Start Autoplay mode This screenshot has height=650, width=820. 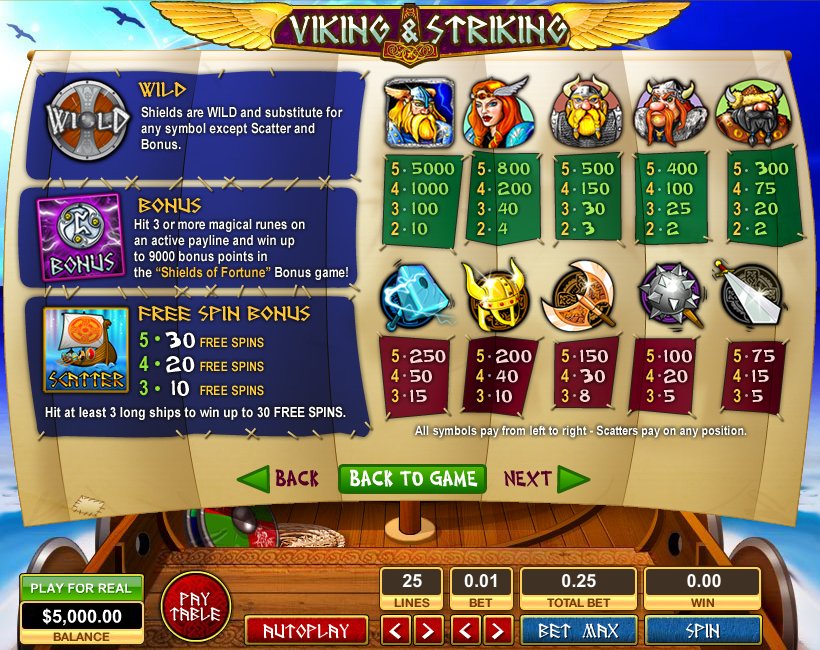point(306,630)
